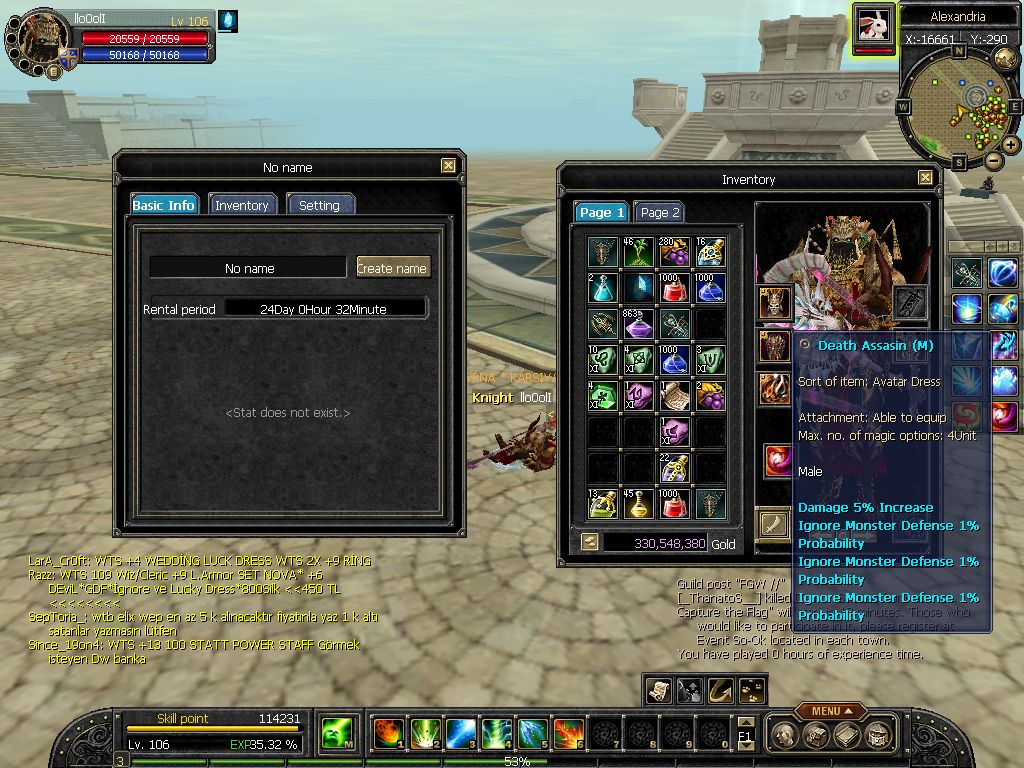The image size is (1024, 768).
Task: Open the world map globe button
Action: pyautogui.click(x=1006, y=58)
